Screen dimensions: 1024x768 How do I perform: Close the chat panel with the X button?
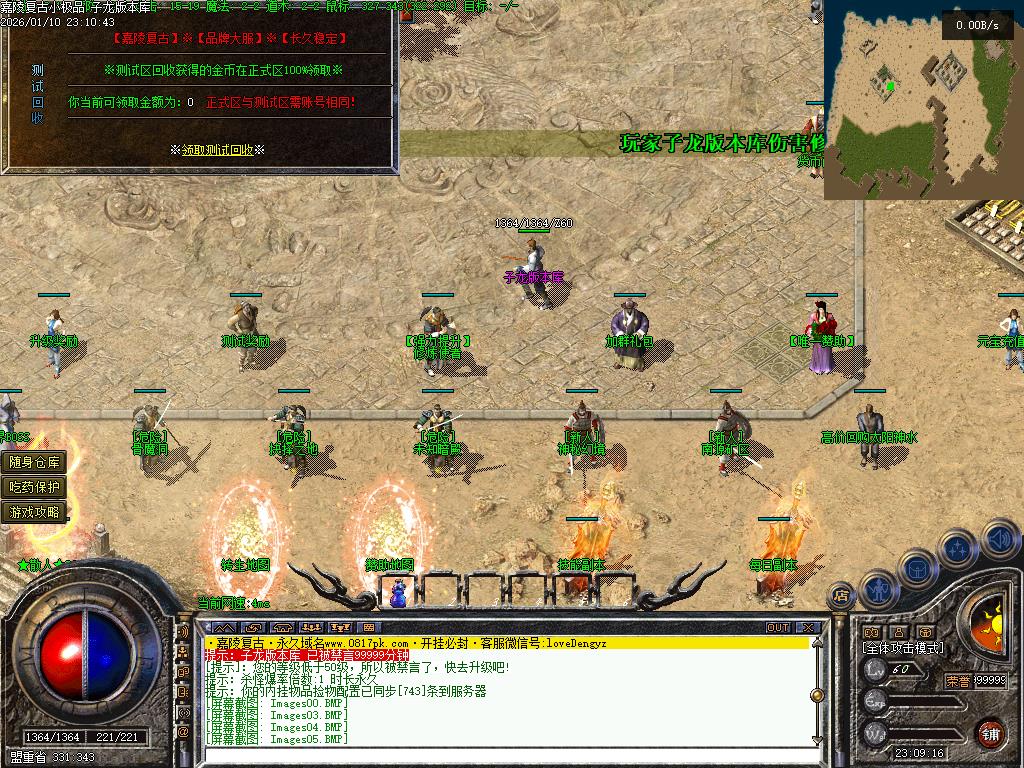coord(806,628)
